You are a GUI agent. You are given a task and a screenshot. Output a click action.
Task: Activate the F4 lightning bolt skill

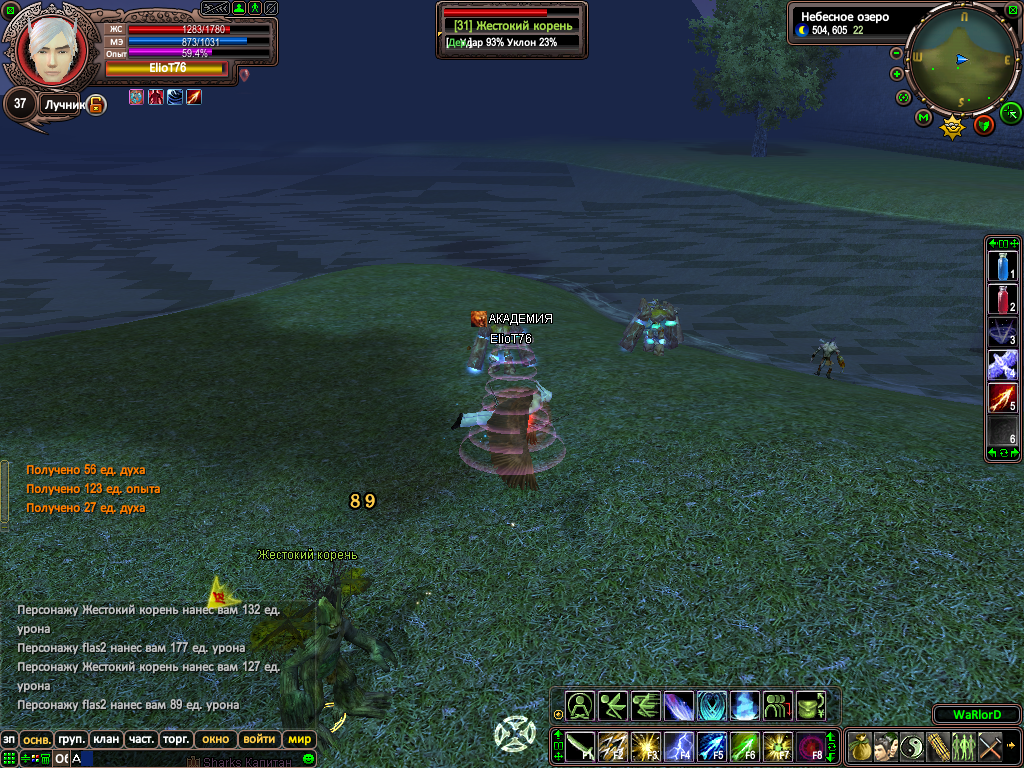(679, 746)
